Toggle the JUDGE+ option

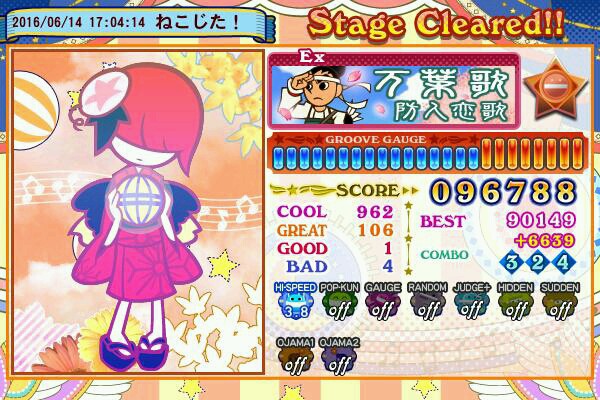click(x=471, y=303)
